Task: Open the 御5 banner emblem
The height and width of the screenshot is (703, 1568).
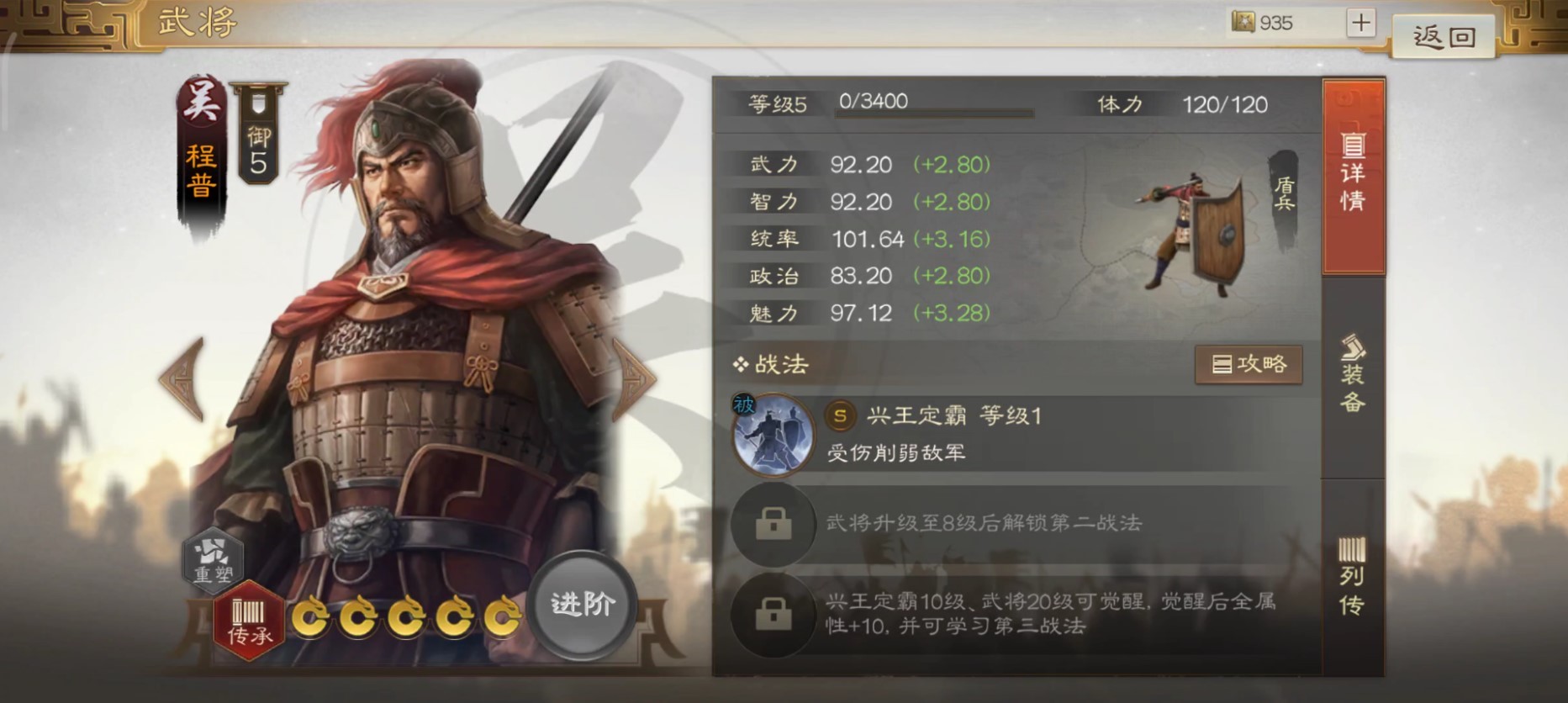Action: (256, 135)
